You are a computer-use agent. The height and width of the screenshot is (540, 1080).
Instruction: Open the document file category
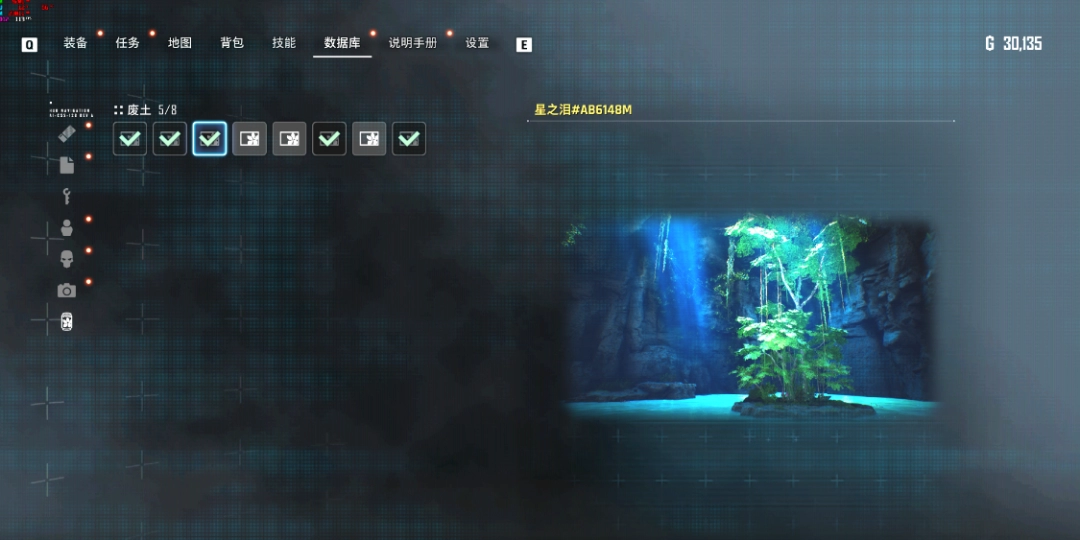tap(67, 165)
